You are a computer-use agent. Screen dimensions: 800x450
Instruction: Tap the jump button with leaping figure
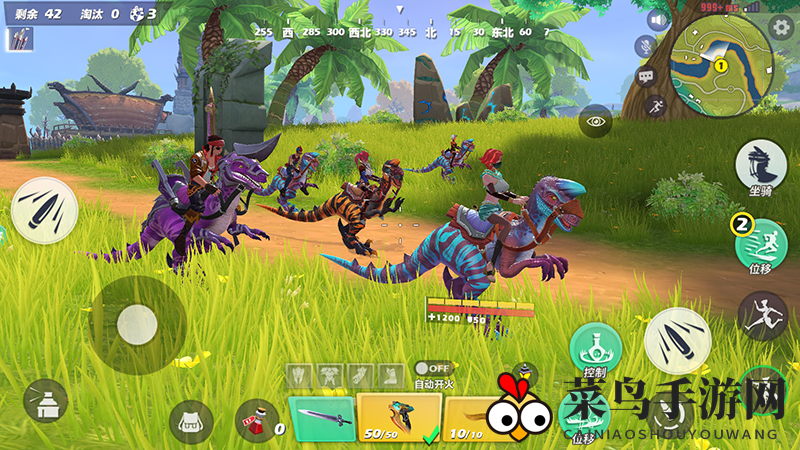click(x=762, y=316)
